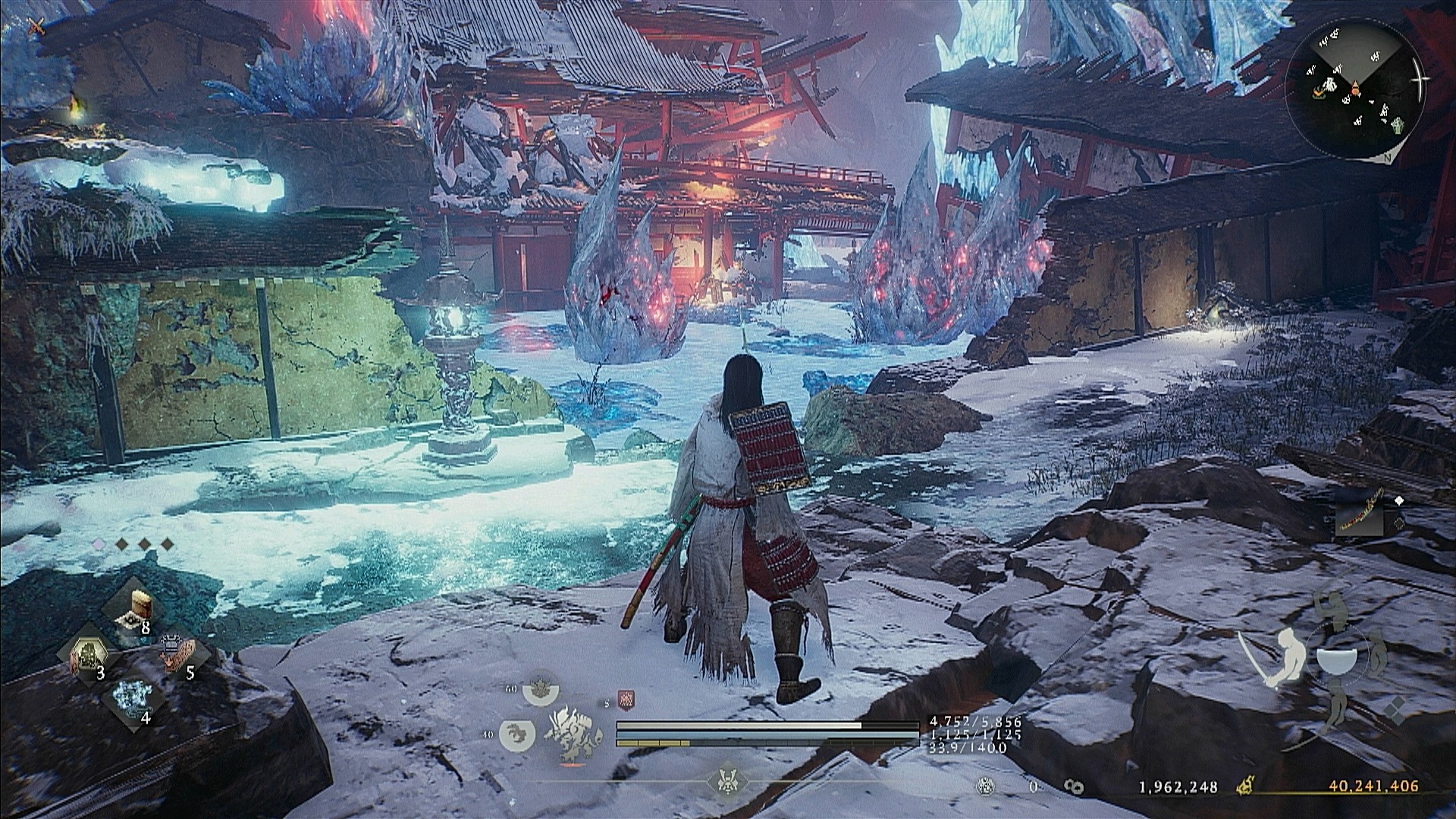The height and width of the screenshot is (819, 1456).
Task: Select the red status buff icon
Action: pyautogui.click(x=626, y=701)
